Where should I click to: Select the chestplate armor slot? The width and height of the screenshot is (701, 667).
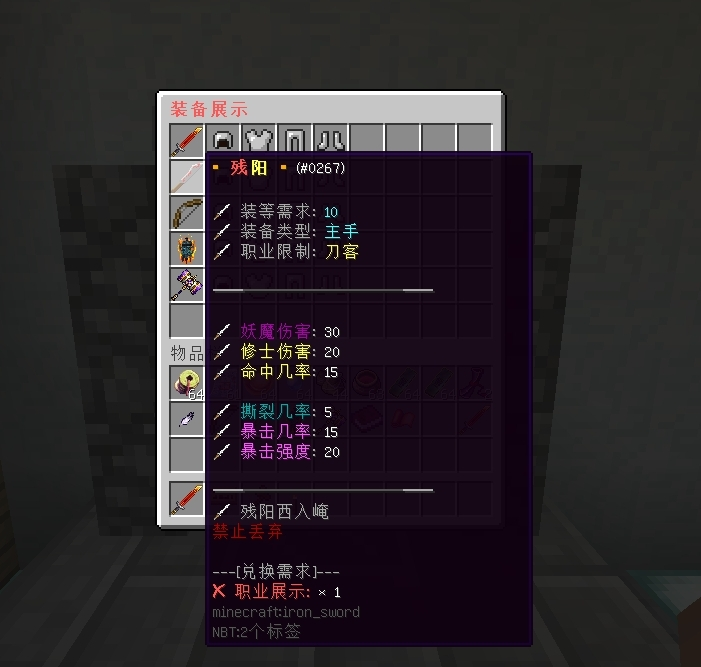point(260,141)
